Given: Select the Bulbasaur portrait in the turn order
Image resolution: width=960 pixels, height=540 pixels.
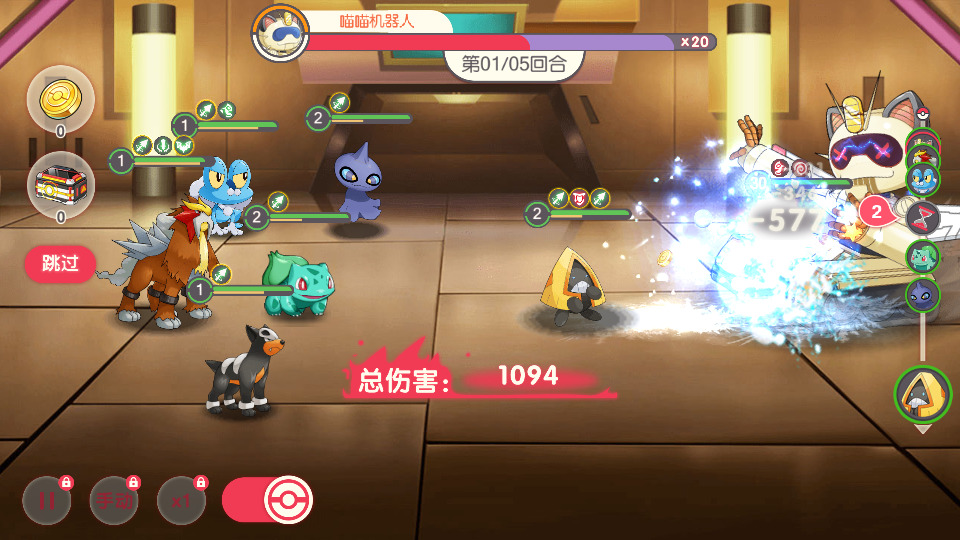Looking at the screenshot, I should coord(923,256).
